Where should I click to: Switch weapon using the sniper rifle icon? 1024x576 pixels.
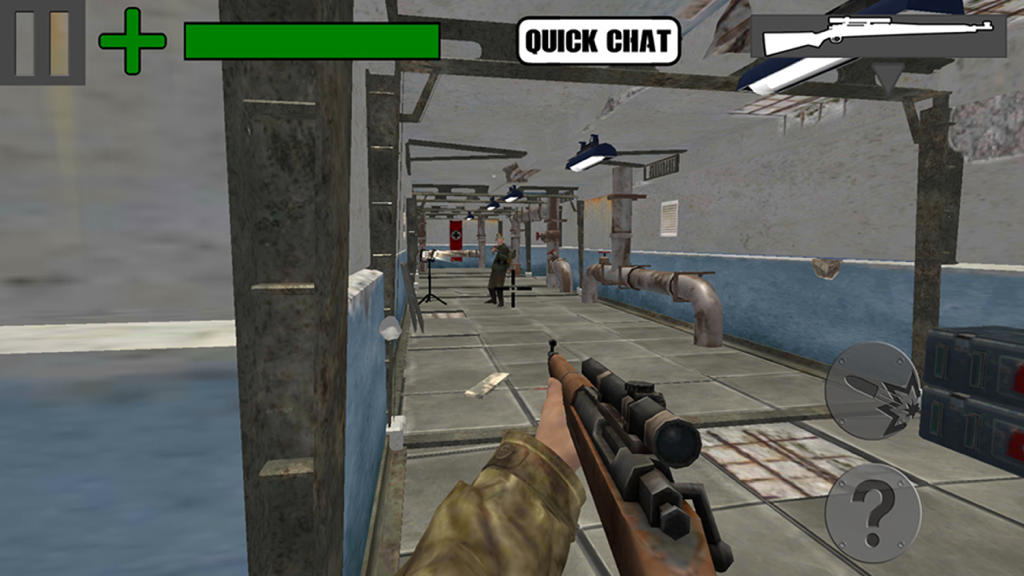[878, 37]
